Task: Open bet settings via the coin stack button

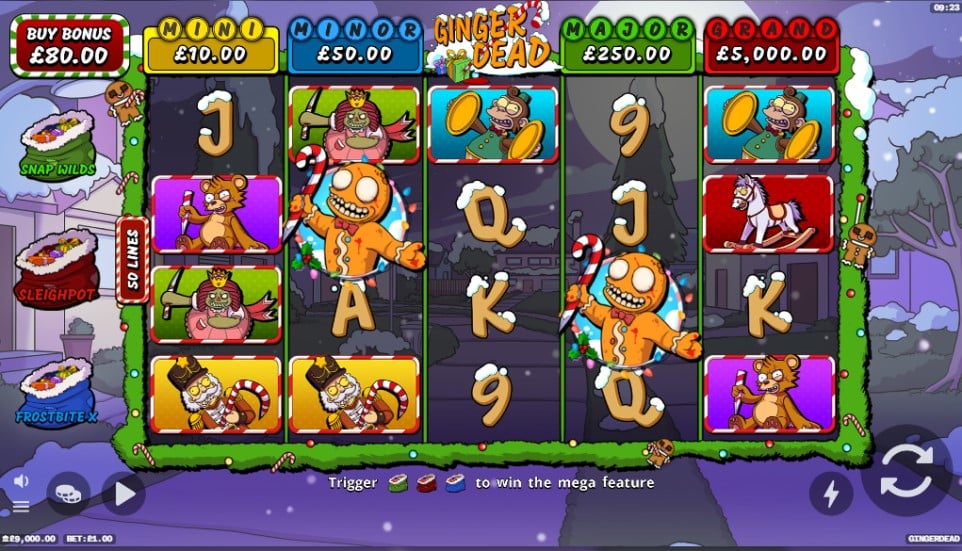Action: click(68, 493)
